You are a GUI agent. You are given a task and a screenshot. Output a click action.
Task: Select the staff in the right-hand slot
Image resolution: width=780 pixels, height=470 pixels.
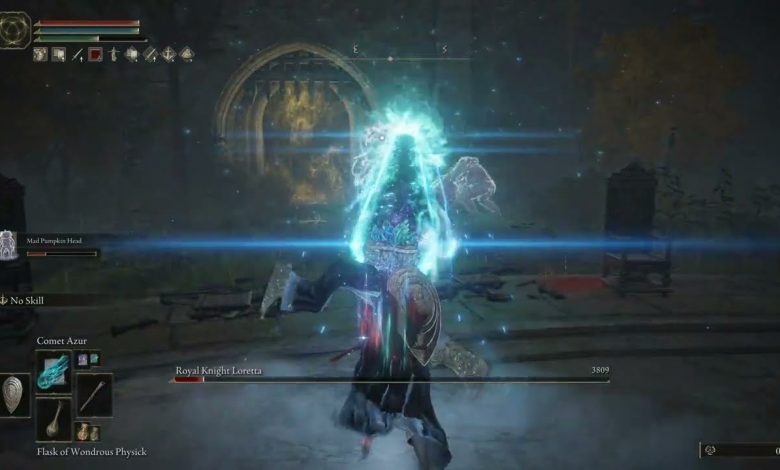[94, 393]
